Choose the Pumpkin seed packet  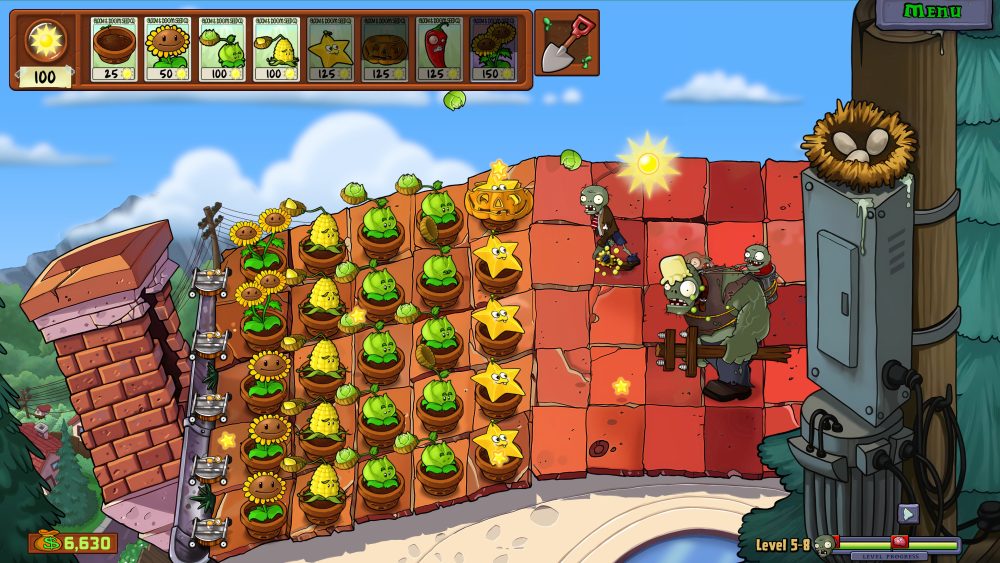pyautogui.click(x=385, y=48)
